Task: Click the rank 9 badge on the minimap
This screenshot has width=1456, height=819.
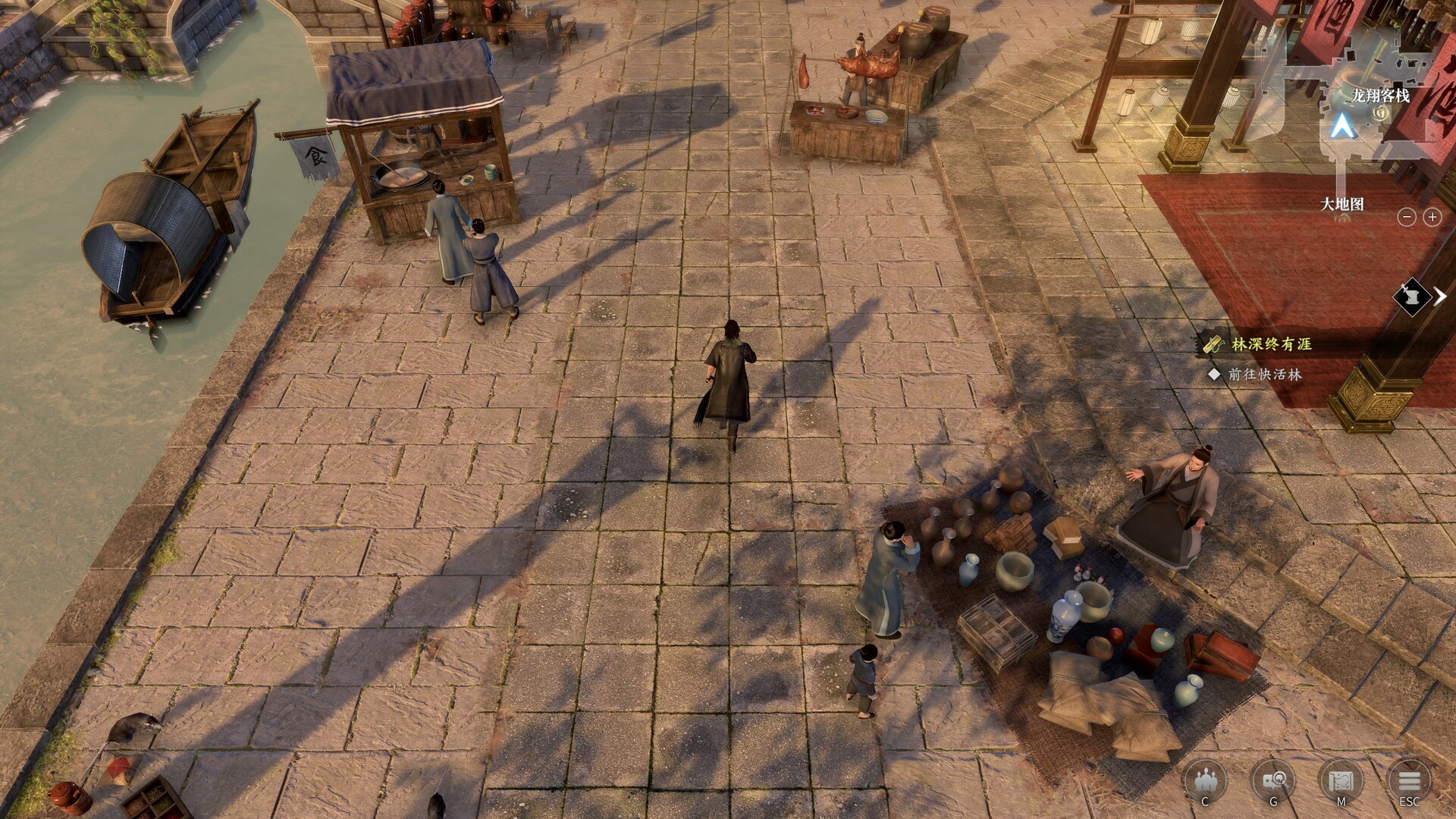Action: click(1381, 114)
